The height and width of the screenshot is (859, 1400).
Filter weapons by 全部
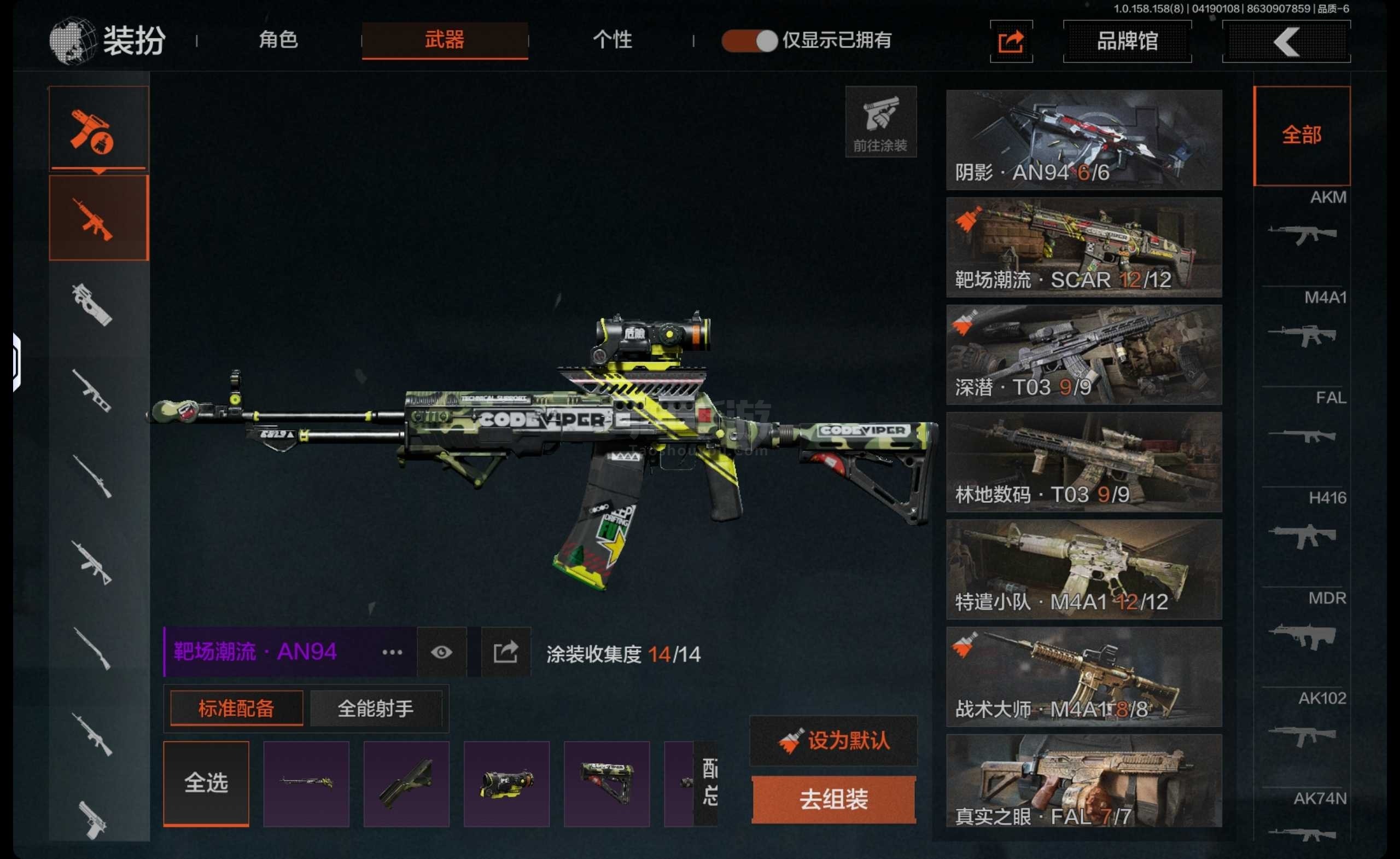point(1301,135)
